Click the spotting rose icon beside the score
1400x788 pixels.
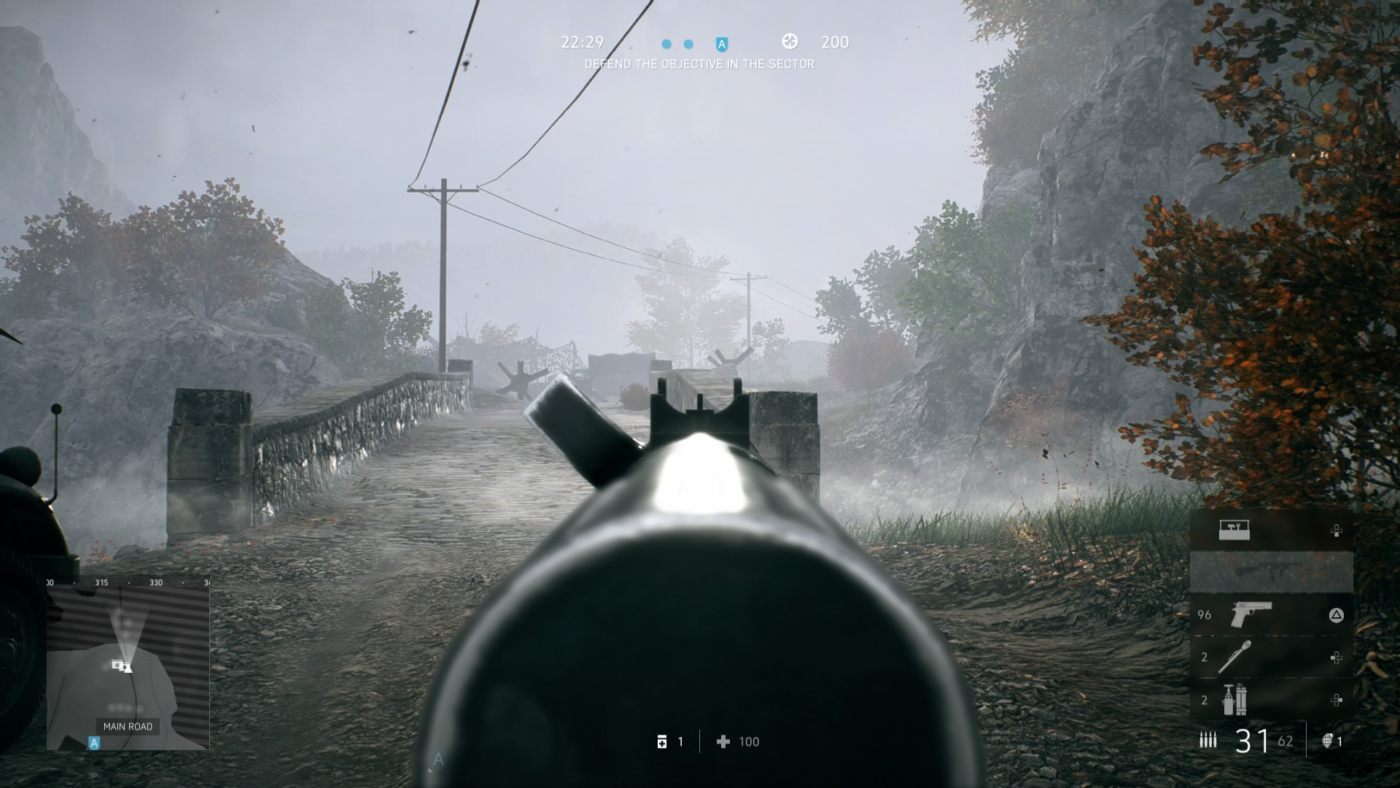point(790,41)
